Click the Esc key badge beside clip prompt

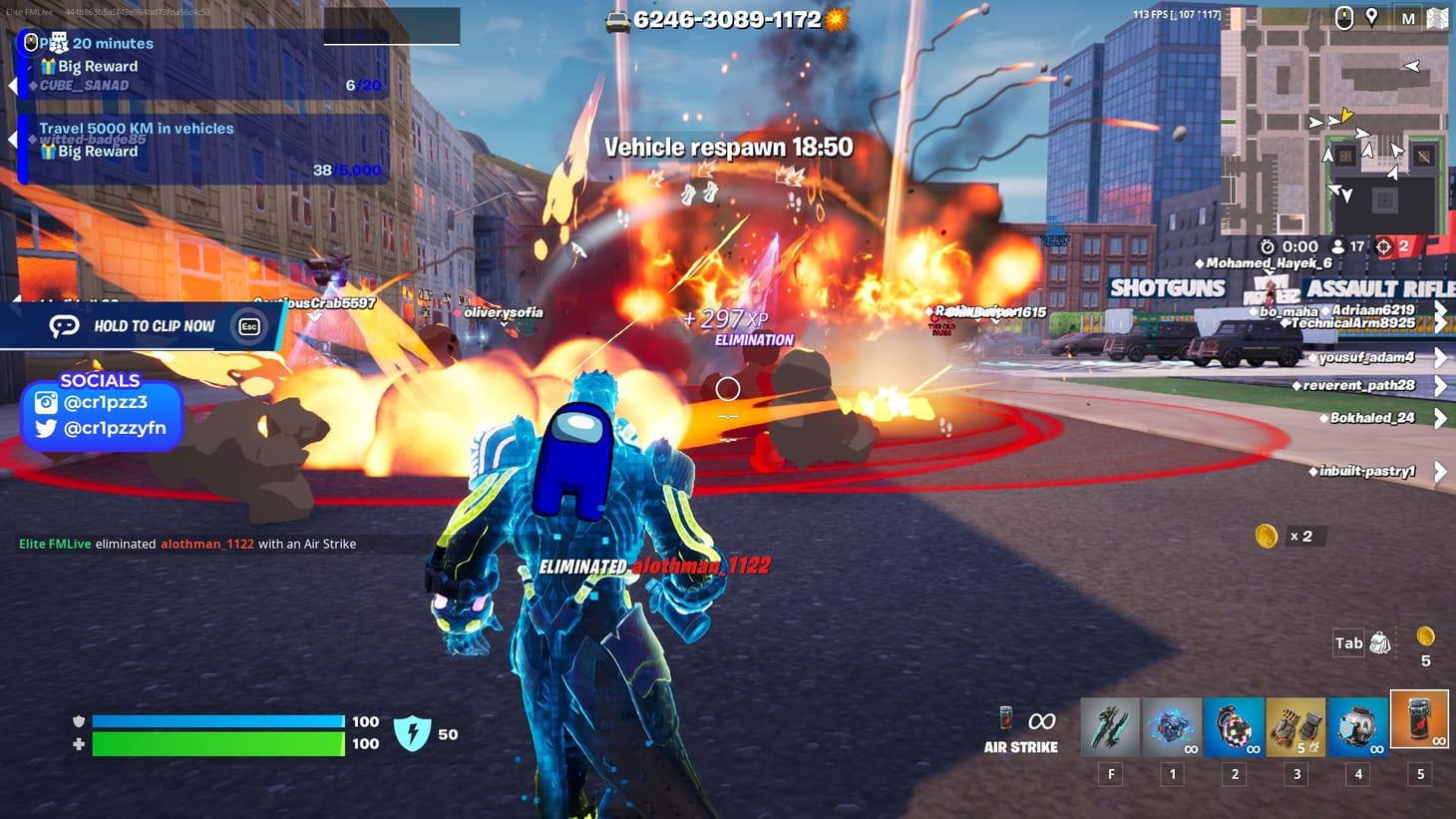[248, 326]
